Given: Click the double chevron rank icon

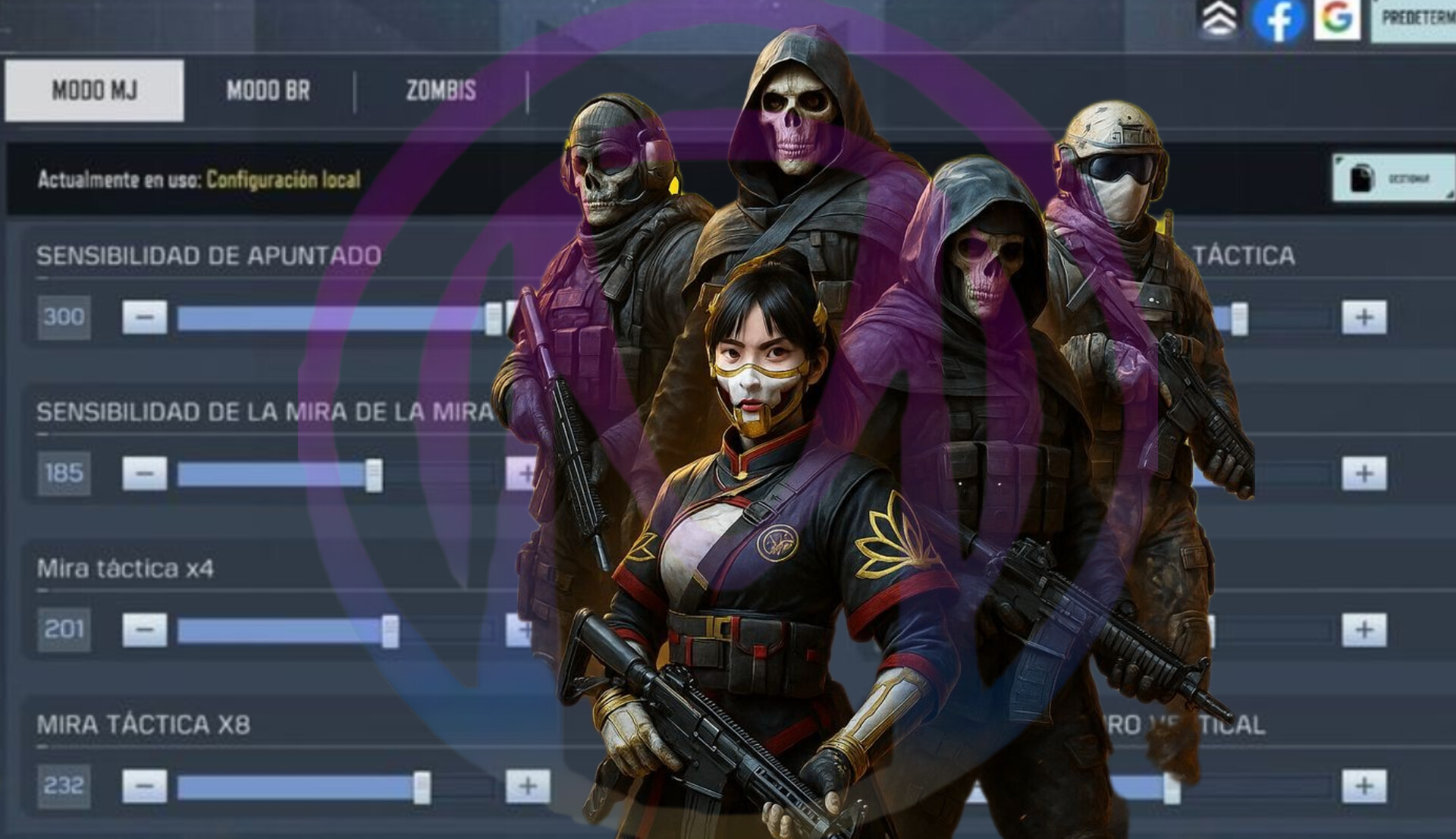Looking at the screenshot, I should tap(1219, 18).
